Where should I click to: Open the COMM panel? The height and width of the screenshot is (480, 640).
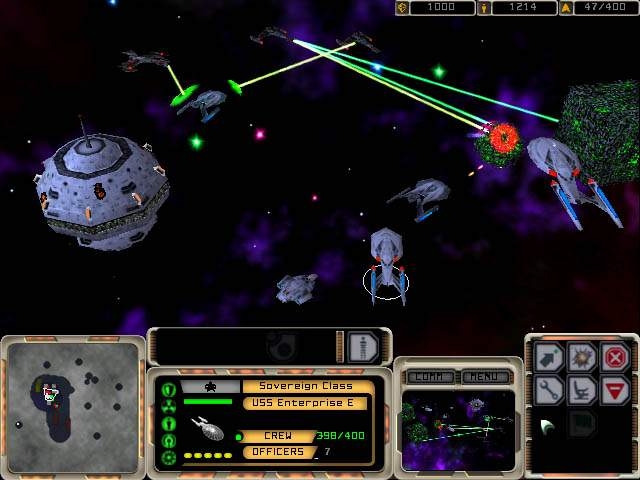tap(429, 377)
